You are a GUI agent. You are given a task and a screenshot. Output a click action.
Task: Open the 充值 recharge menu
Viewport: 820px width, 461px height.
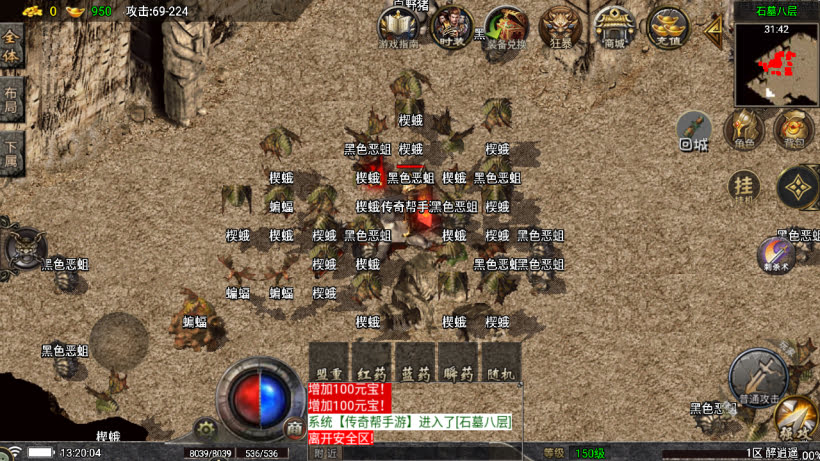tap(667, 28)
